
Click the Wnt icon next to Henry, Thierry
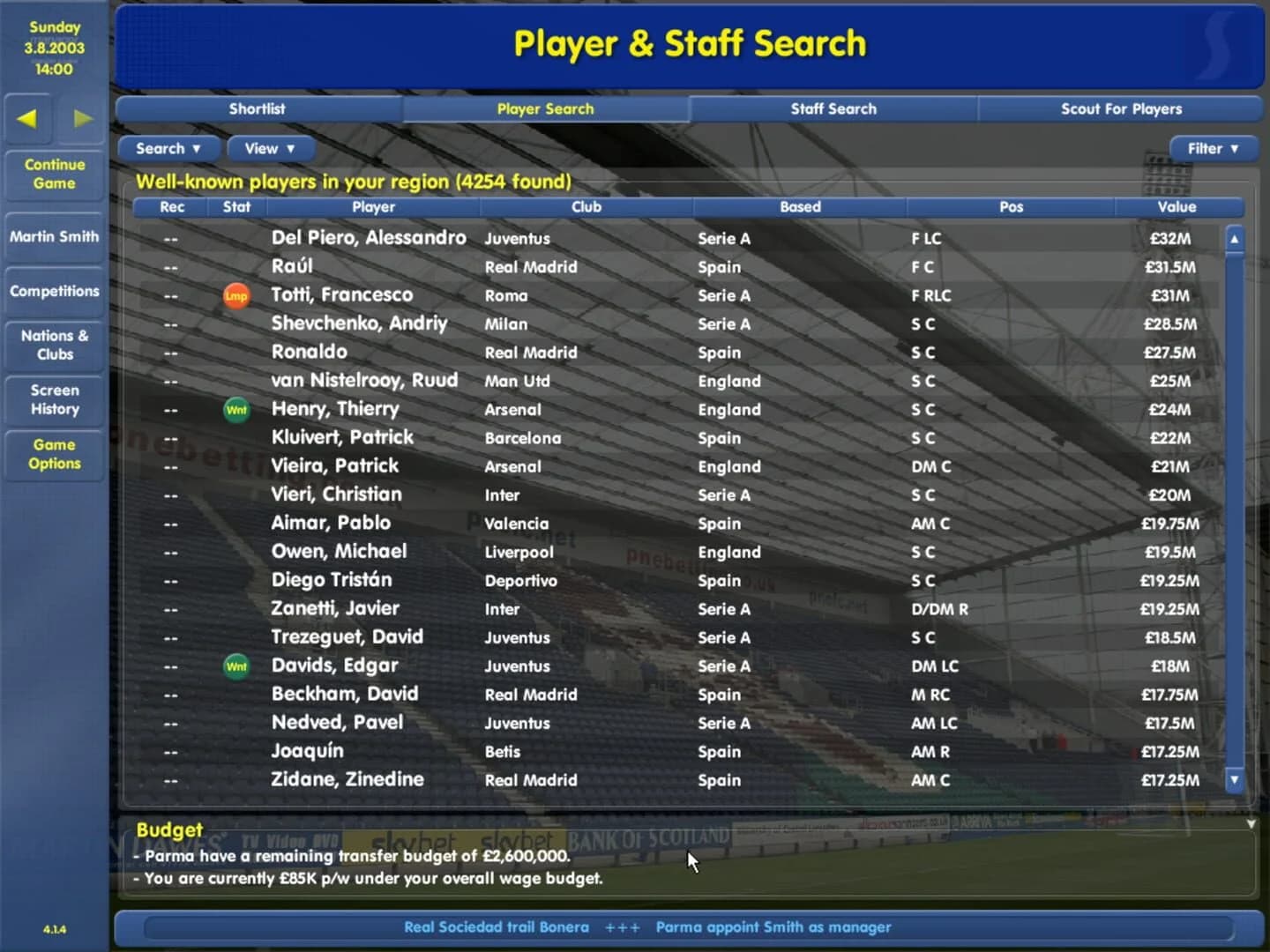[236, 410]
